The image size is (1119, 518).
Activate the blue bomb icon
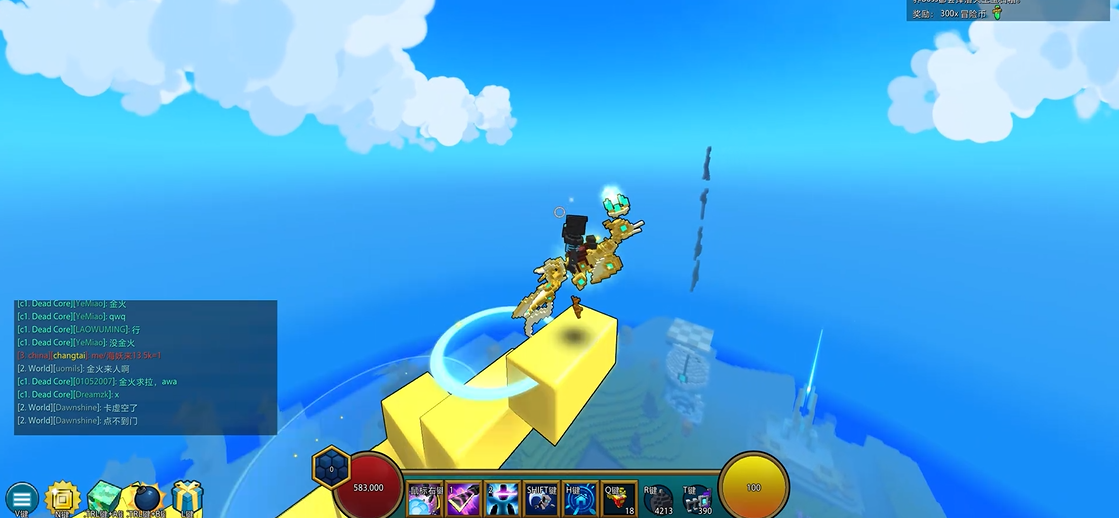(146, 498)
